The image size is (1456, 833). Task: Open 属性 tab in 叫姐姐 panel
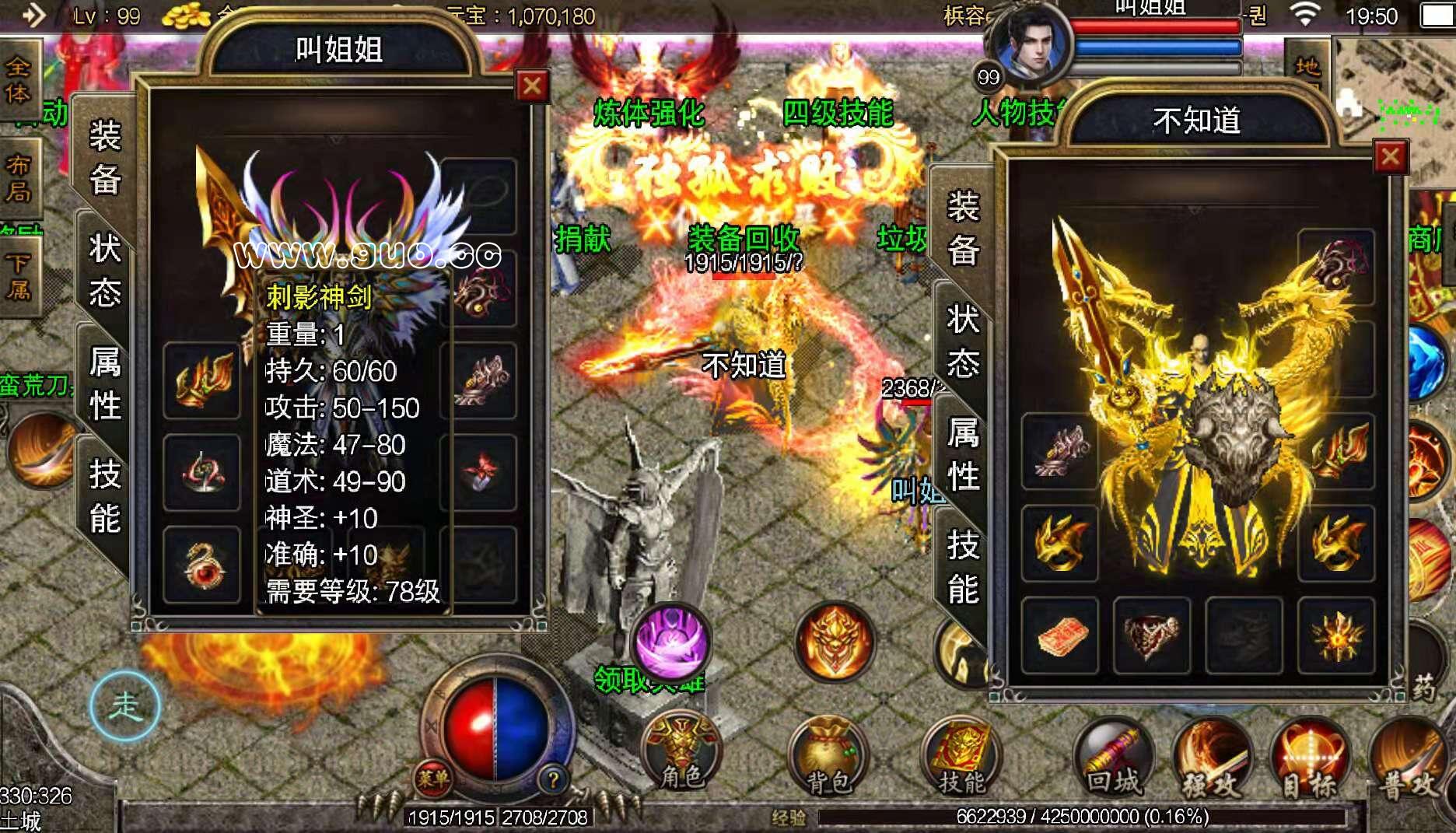105,383
